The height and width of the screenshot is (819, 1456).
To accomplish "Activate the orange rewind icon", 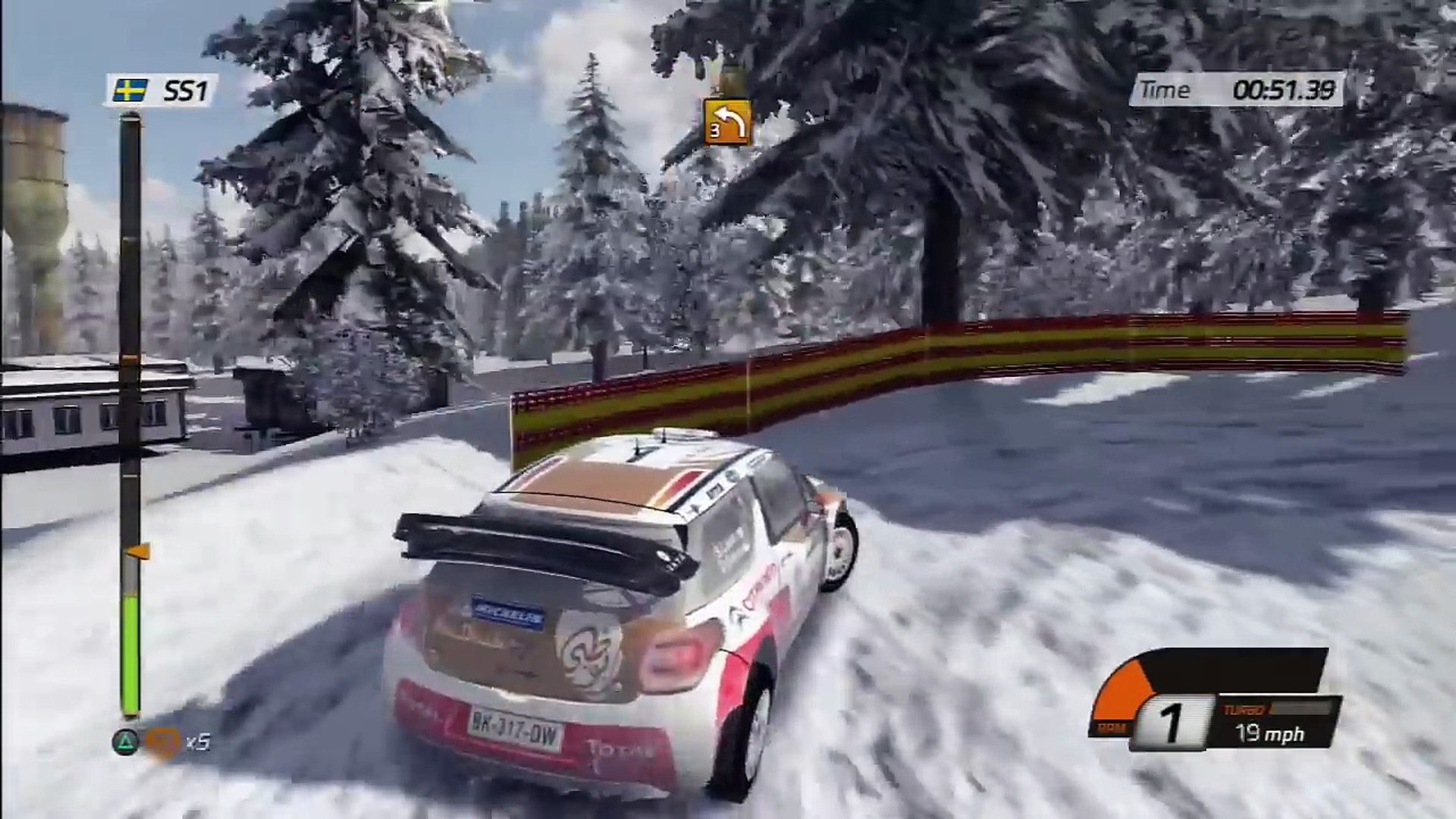I will coord(162,742).
